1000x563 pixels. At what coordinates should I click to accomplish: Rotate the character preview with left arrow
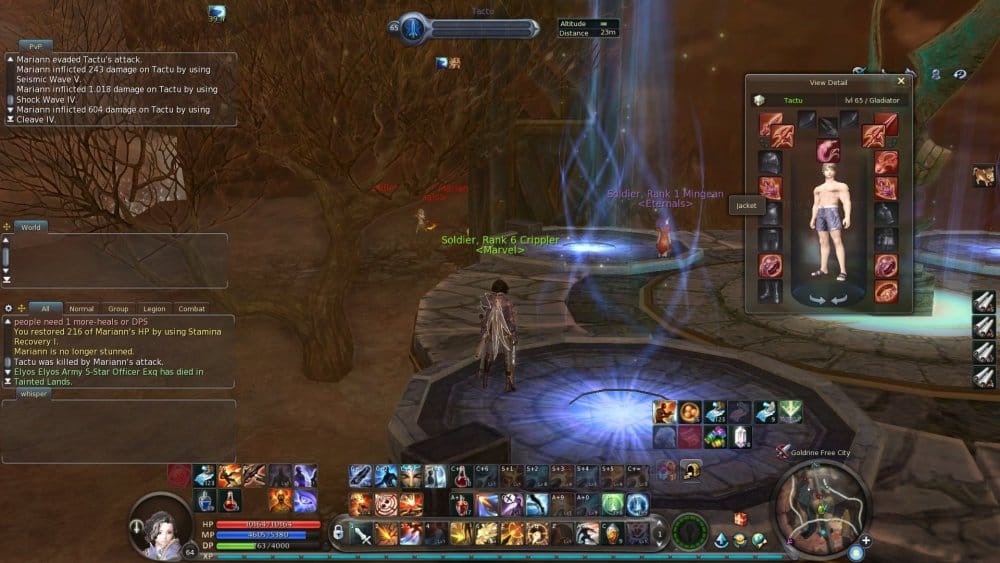click(816, 298)
